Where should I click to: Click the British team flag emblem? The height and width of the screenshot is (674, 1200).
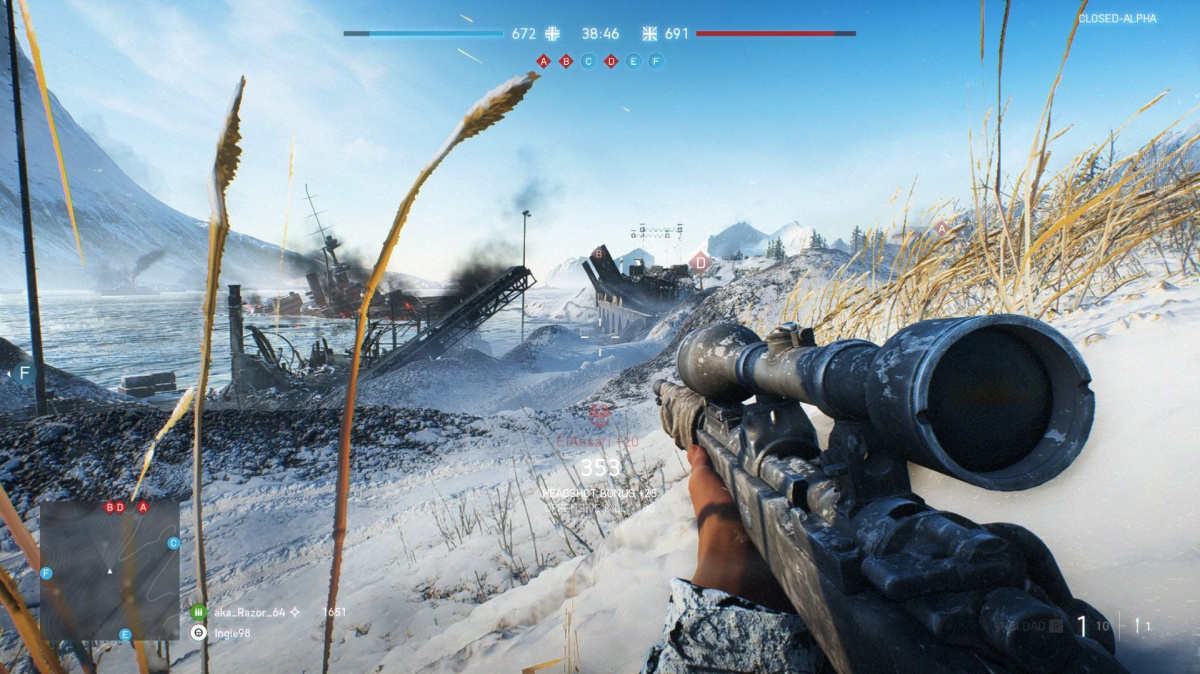click(x=649, y=33)
